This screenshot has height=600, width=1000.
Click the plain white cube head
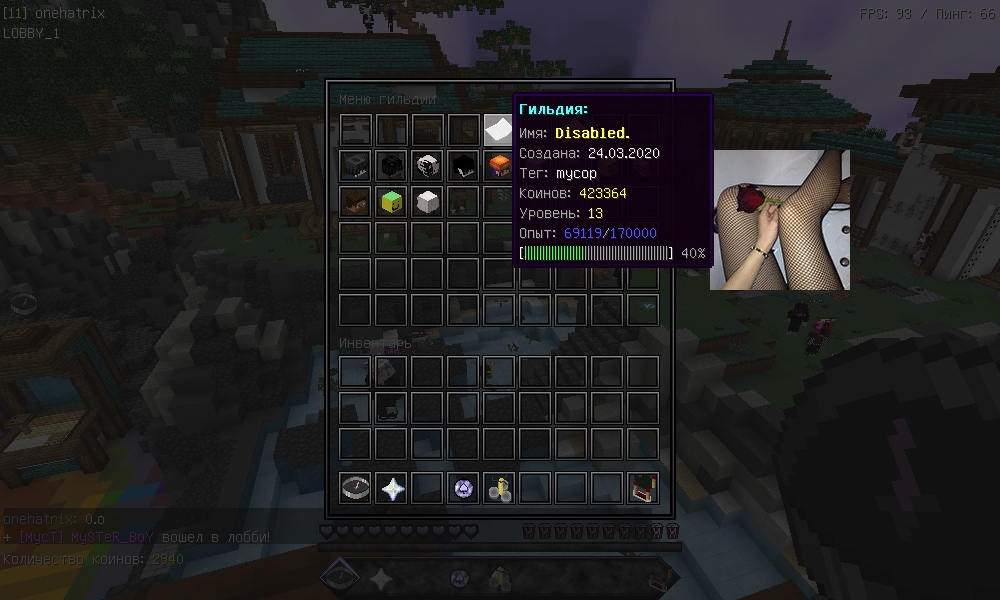click(x=427, y=201)
